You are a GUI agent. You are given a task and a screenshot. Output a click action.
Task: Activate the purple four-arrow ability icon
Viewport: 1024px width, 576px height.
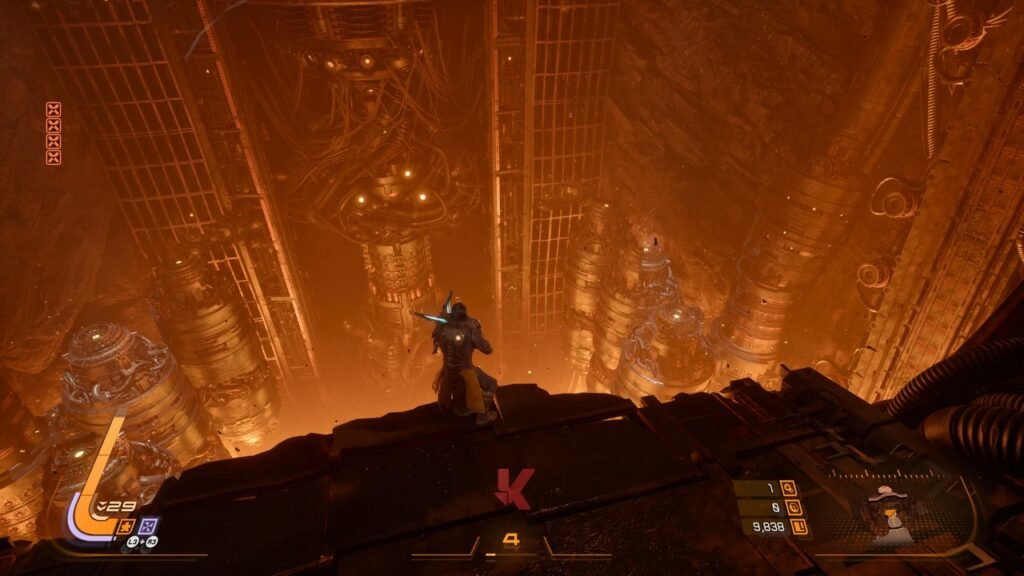coord(148,524)
